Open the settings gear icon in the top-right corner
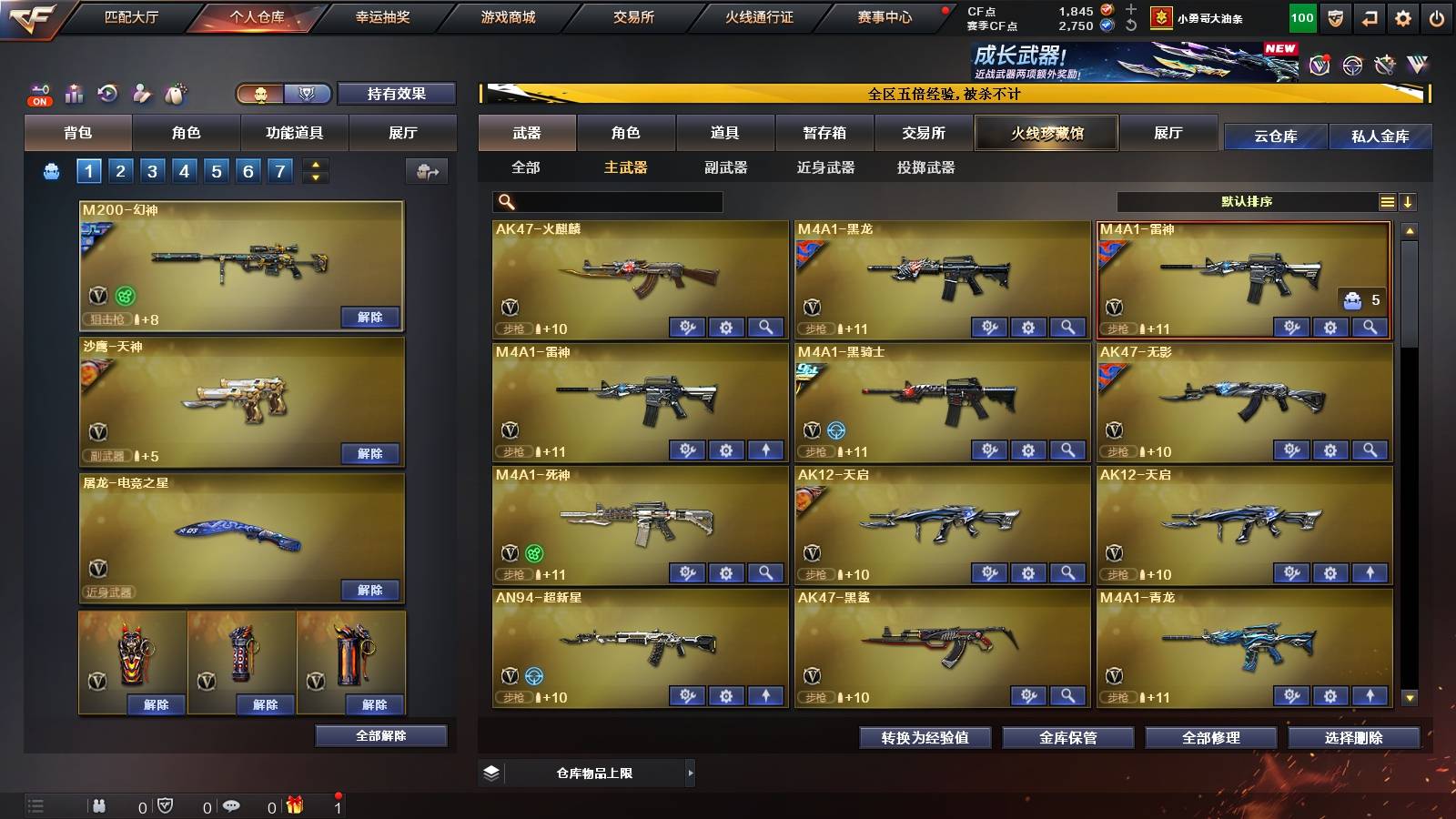 (1401, 16)
